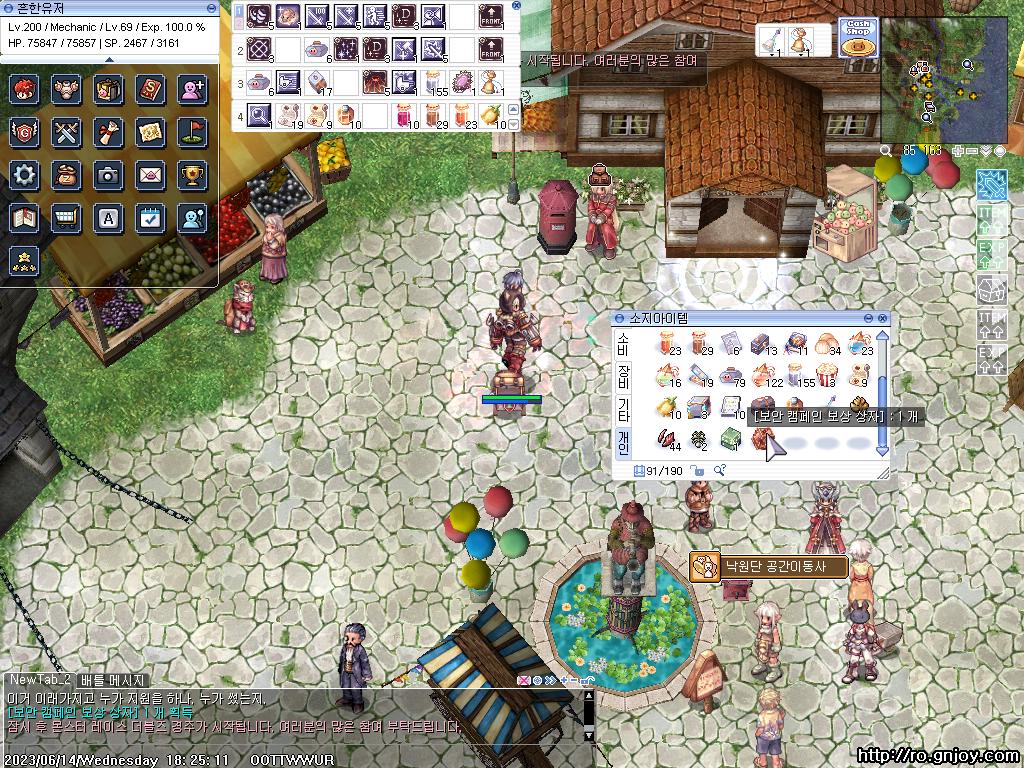Switch to the 소비 consumables tab

coord(623,344)
